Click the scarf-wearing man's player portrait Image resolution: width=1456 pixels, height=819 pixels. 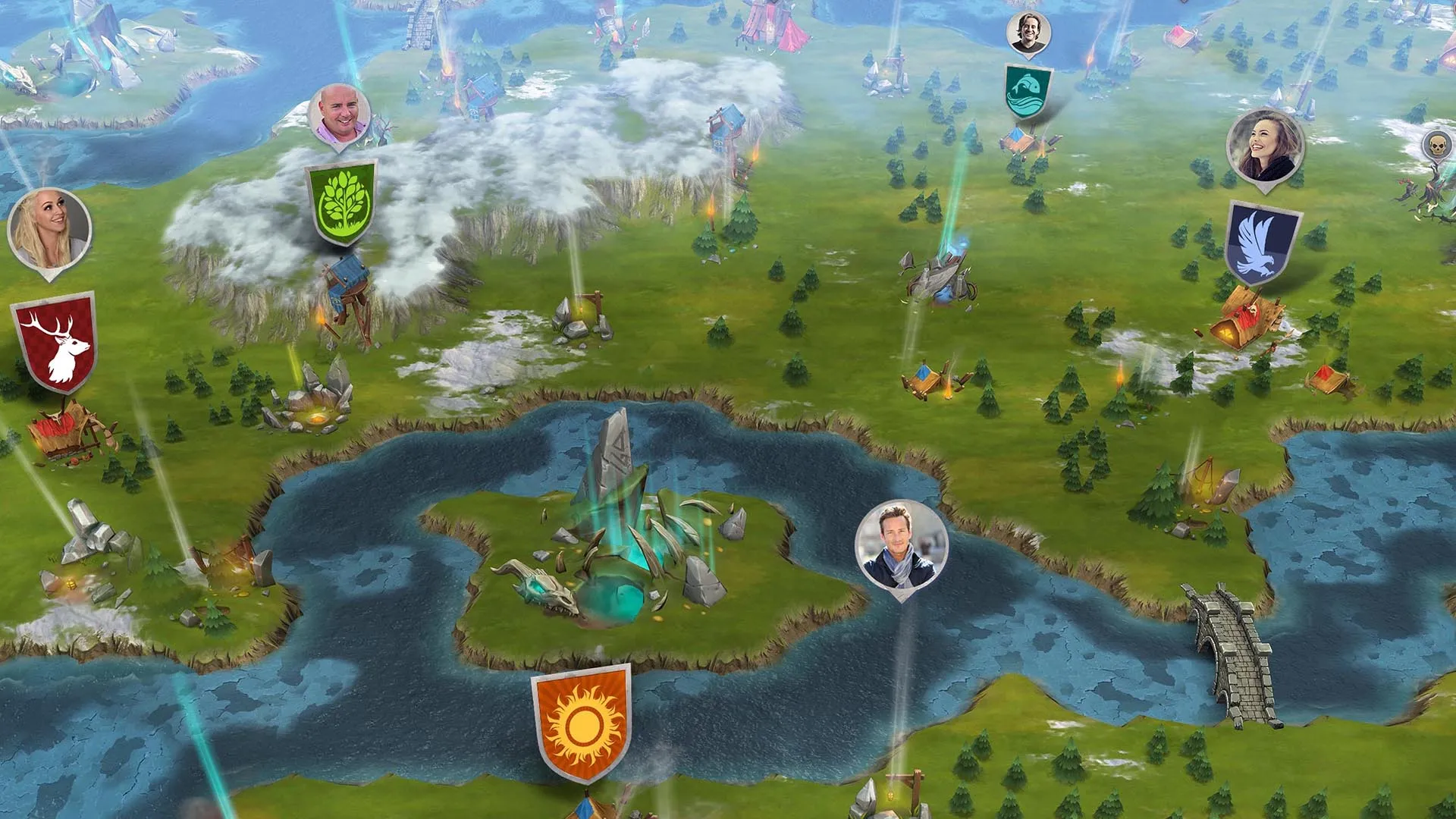(x=901, y=546)
